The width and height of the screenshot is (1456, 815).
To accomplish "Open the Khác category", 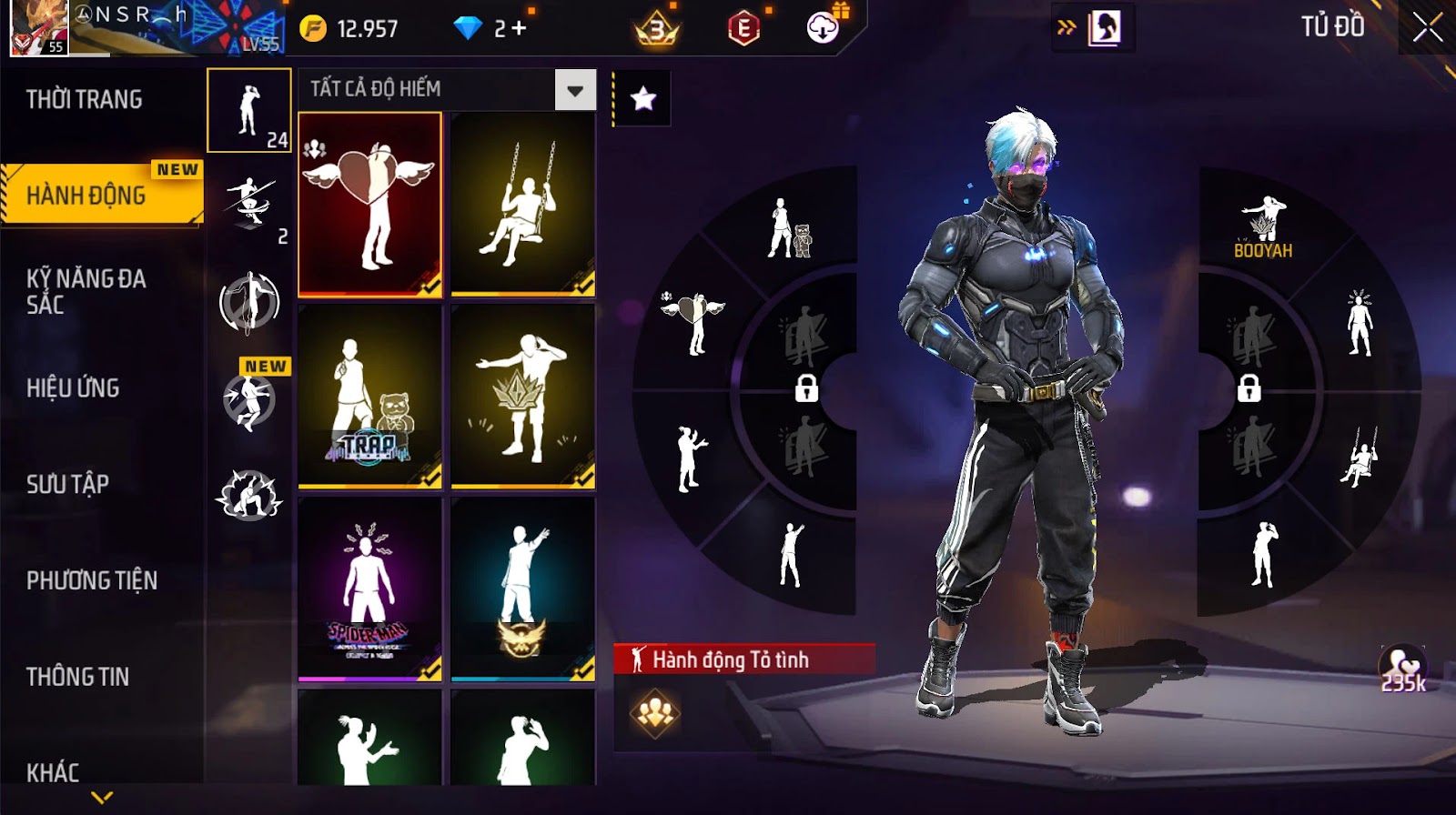I will (53, 772).
